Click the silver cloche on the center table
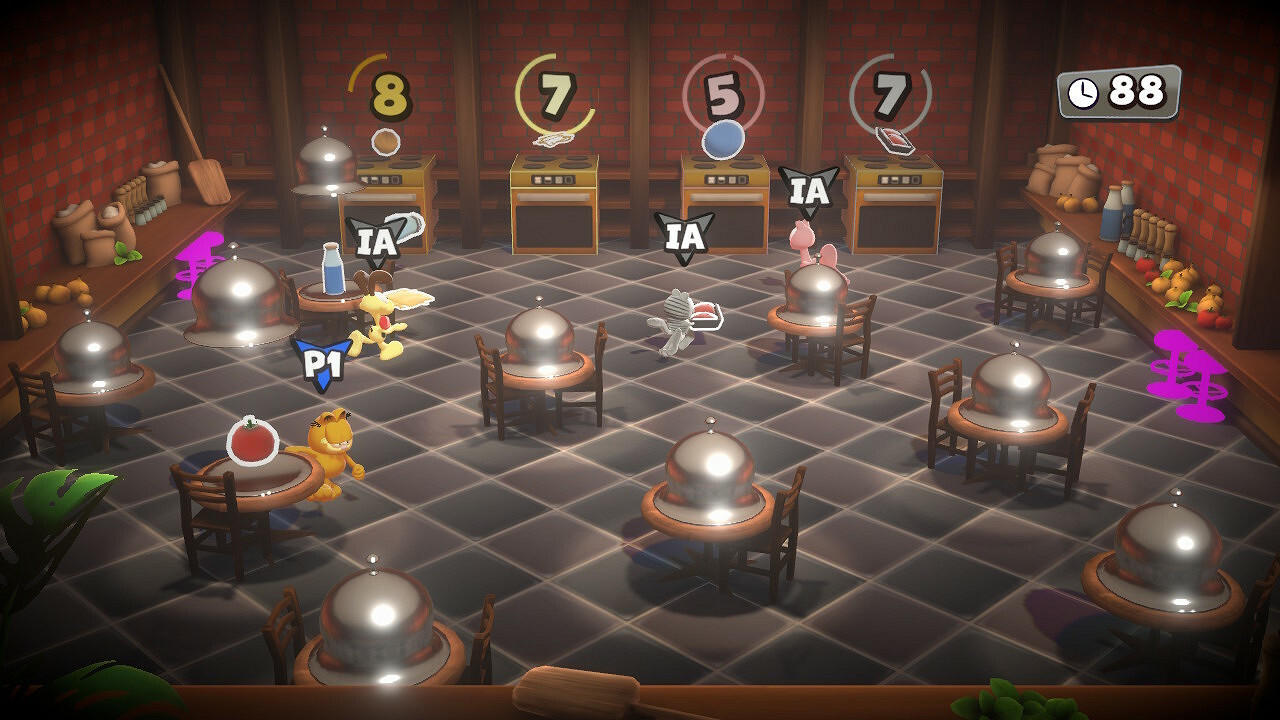The width and height of the screenshot is (1280, 720). [x=710, y=465]
